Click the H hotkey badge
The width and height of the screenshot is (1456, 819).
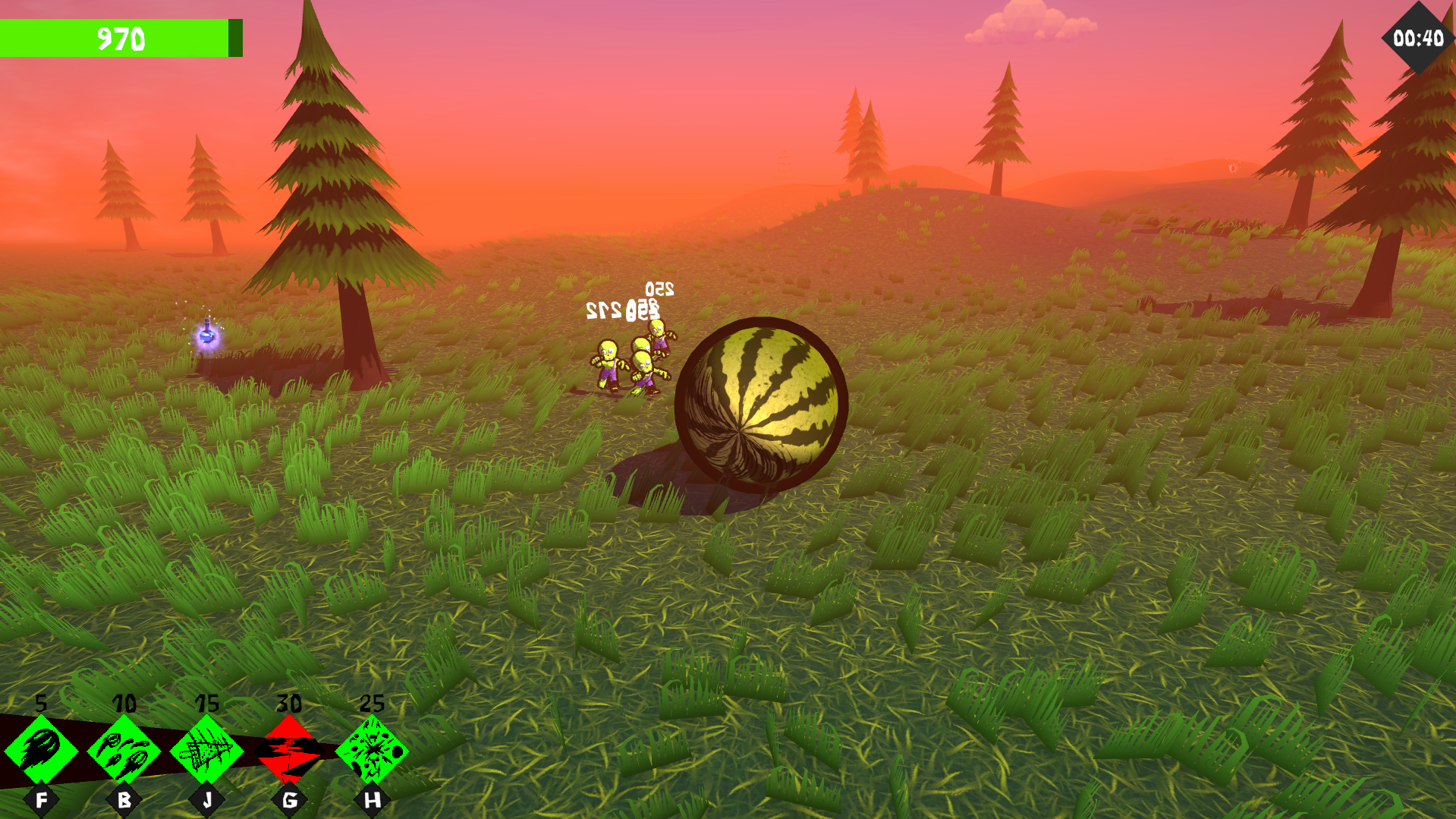pyautogui.click(x=371, y=799)
